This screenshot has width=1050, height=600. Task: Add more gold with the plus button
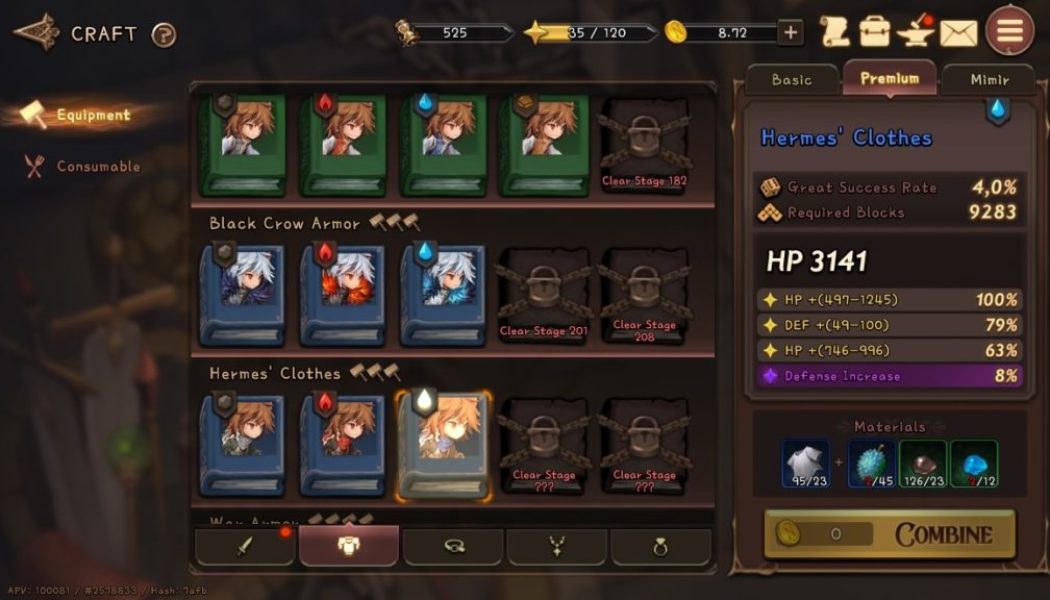click(x=791, y=33)
